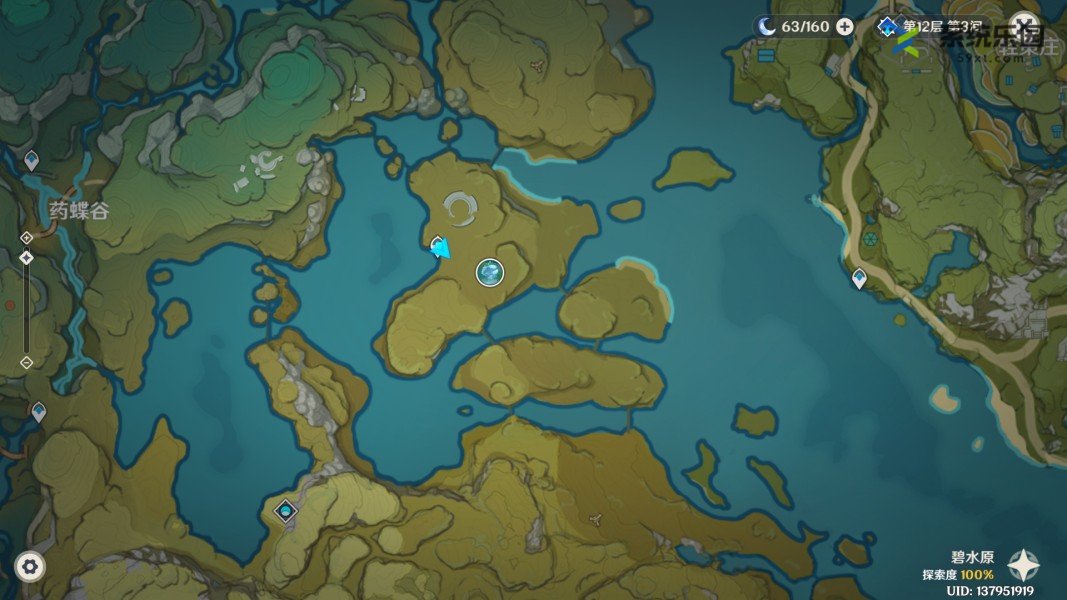Add Original Resin with the plus button

pos(845,27)
